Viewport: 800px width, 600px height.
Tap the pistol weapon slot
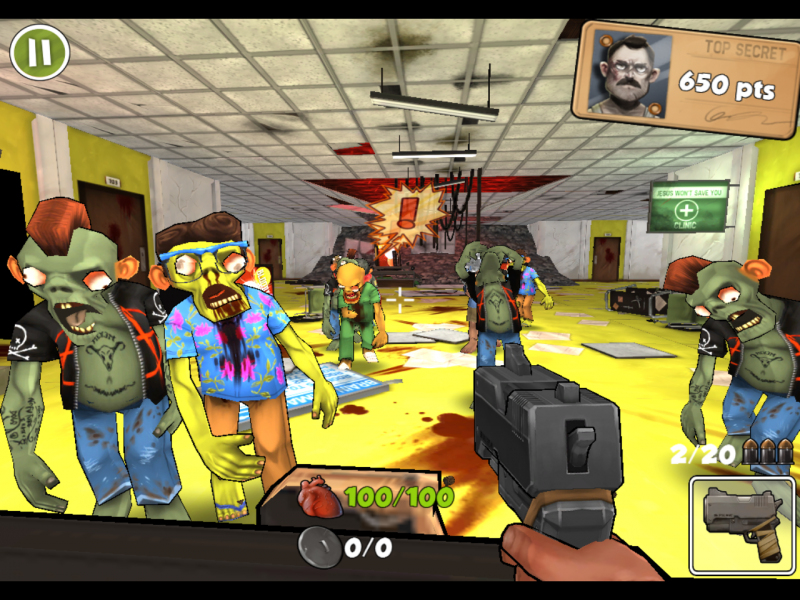tap(741, 524)
